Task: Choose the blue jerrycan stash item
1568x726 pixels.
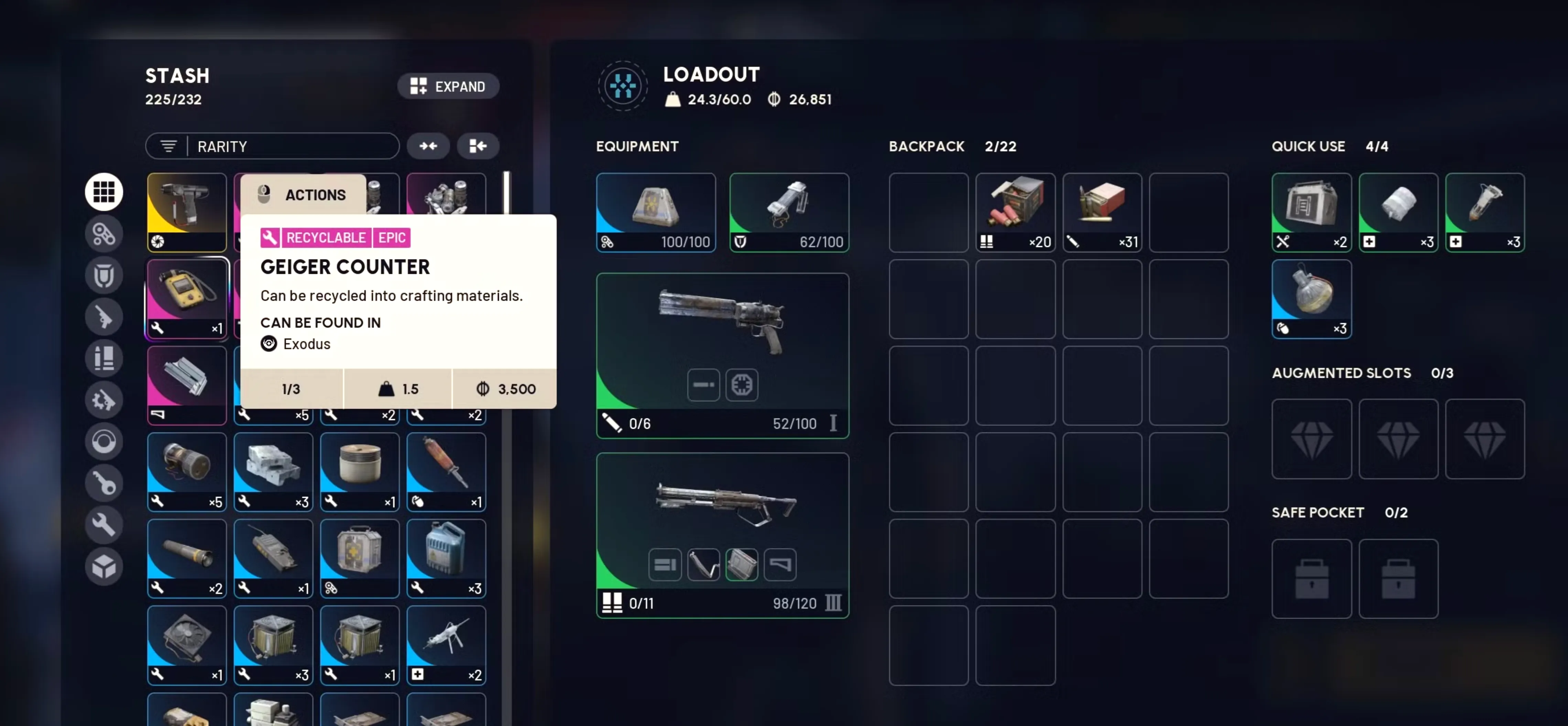Action: click(x=446, y=558)
